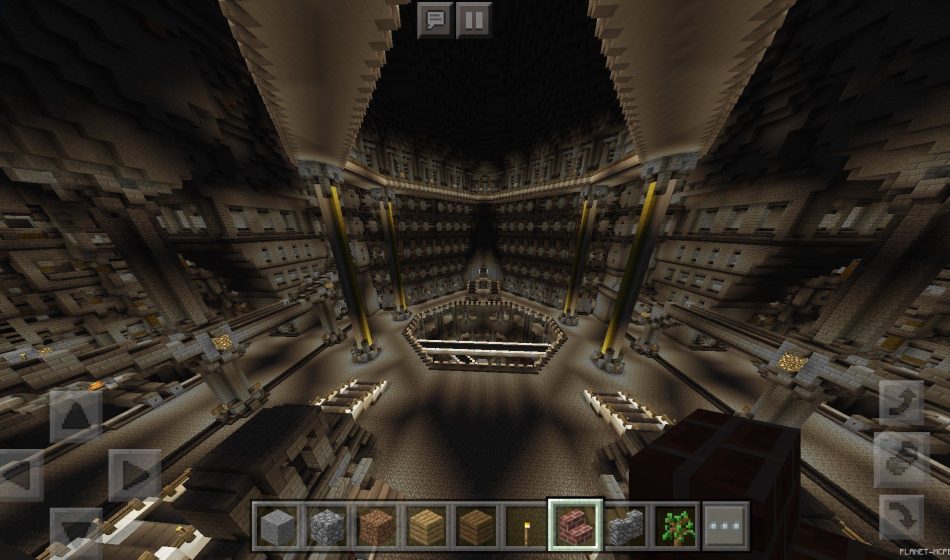Tap the move right arrow
The width and height of the screenshot is (950, 560).
pyautogui.click(x=134, y=474)
